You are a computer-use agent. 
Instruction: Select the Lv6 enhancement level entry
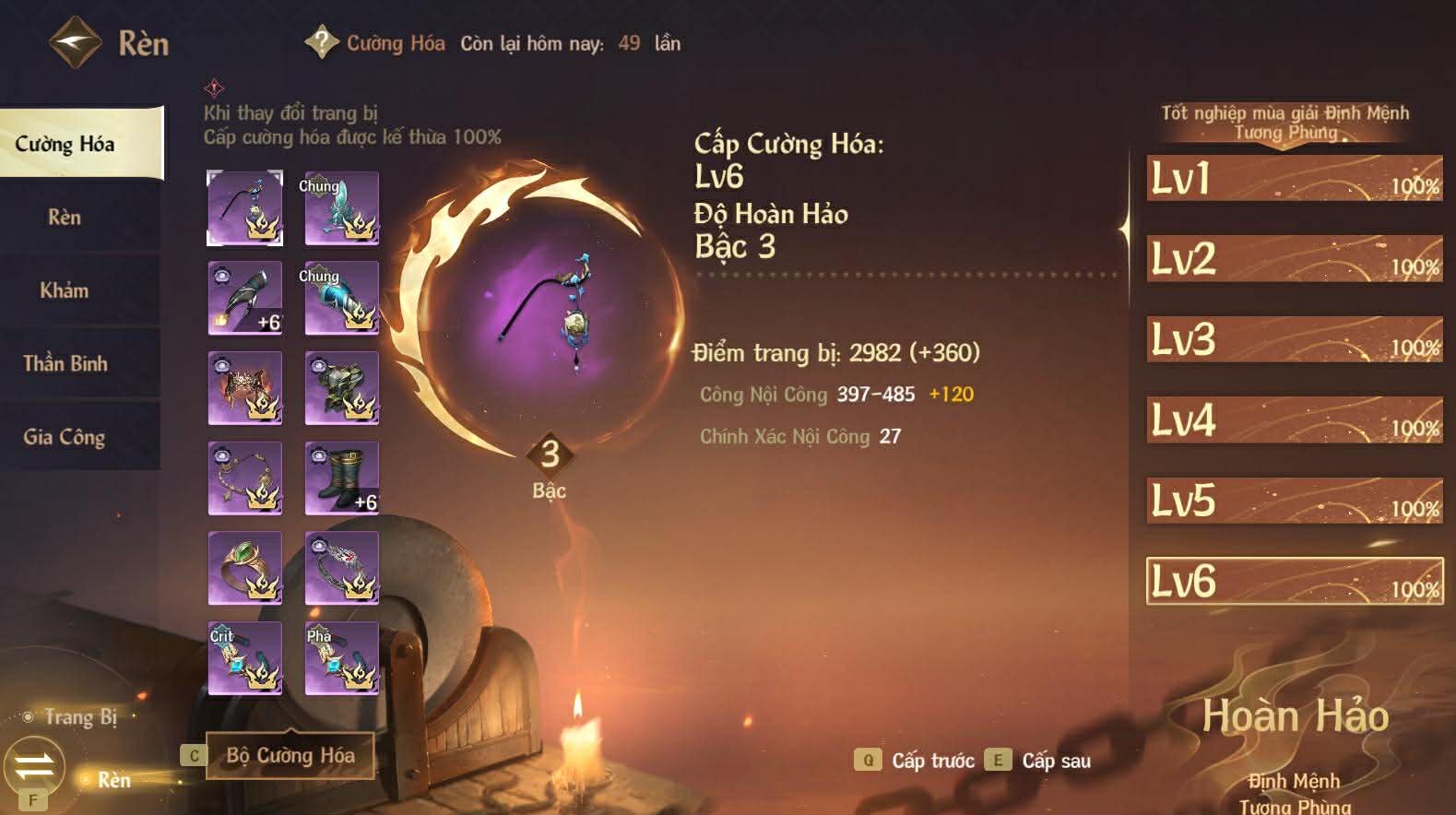click(1289, 580)
